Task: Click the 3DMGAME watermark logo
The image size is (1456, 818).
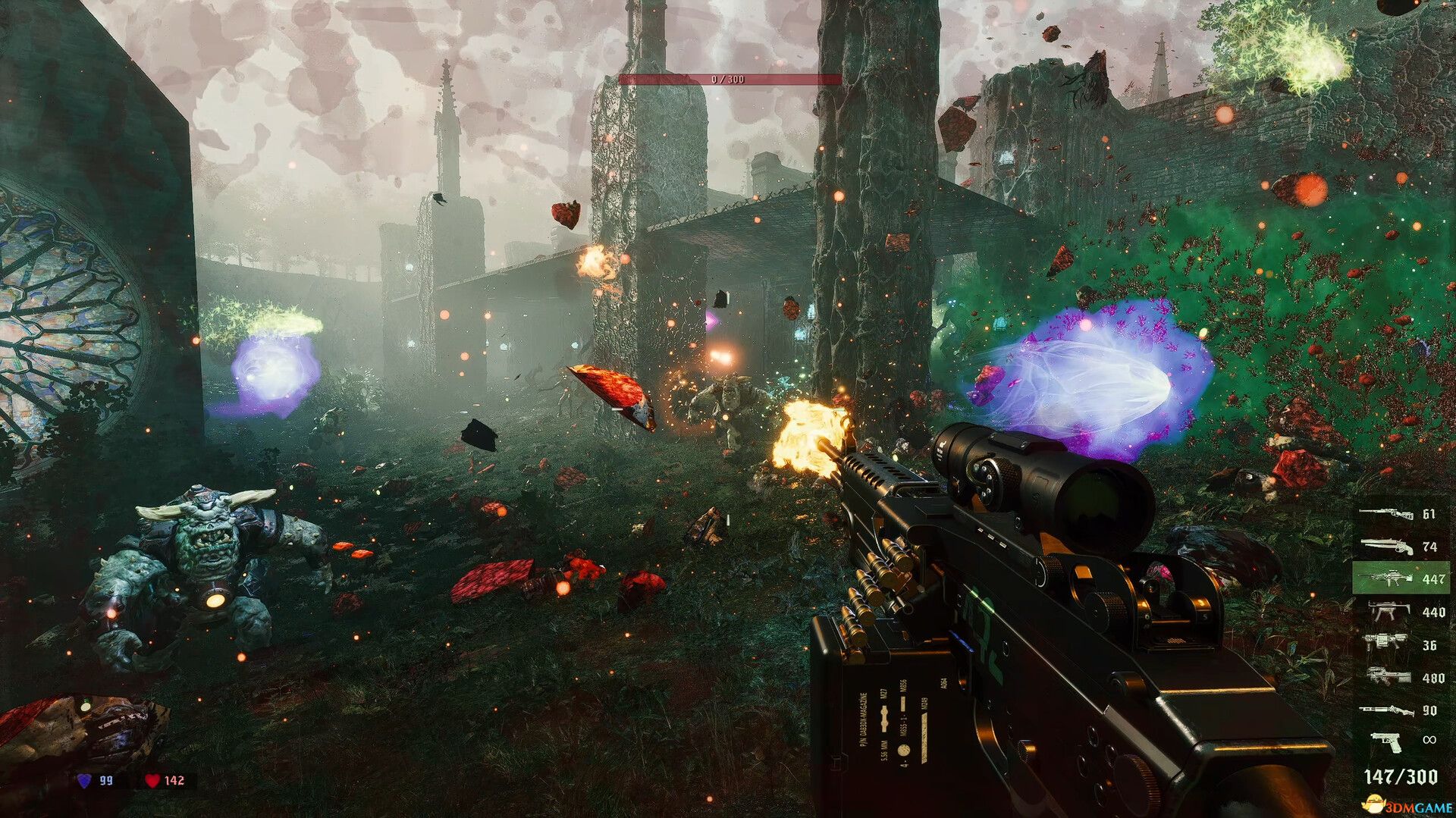Action: [x=1407, y=806]
